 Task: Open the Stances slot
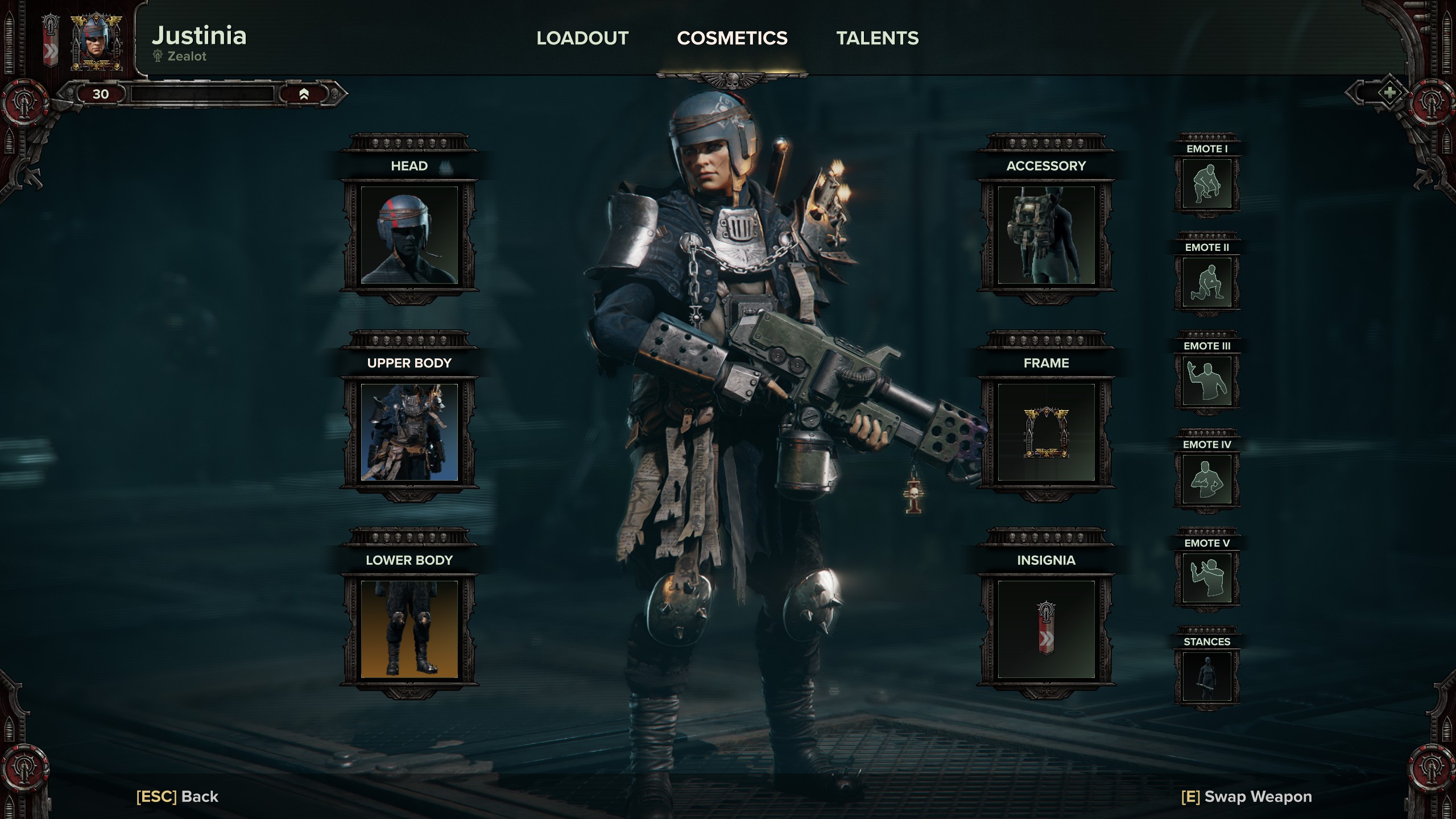[1207, 677]
